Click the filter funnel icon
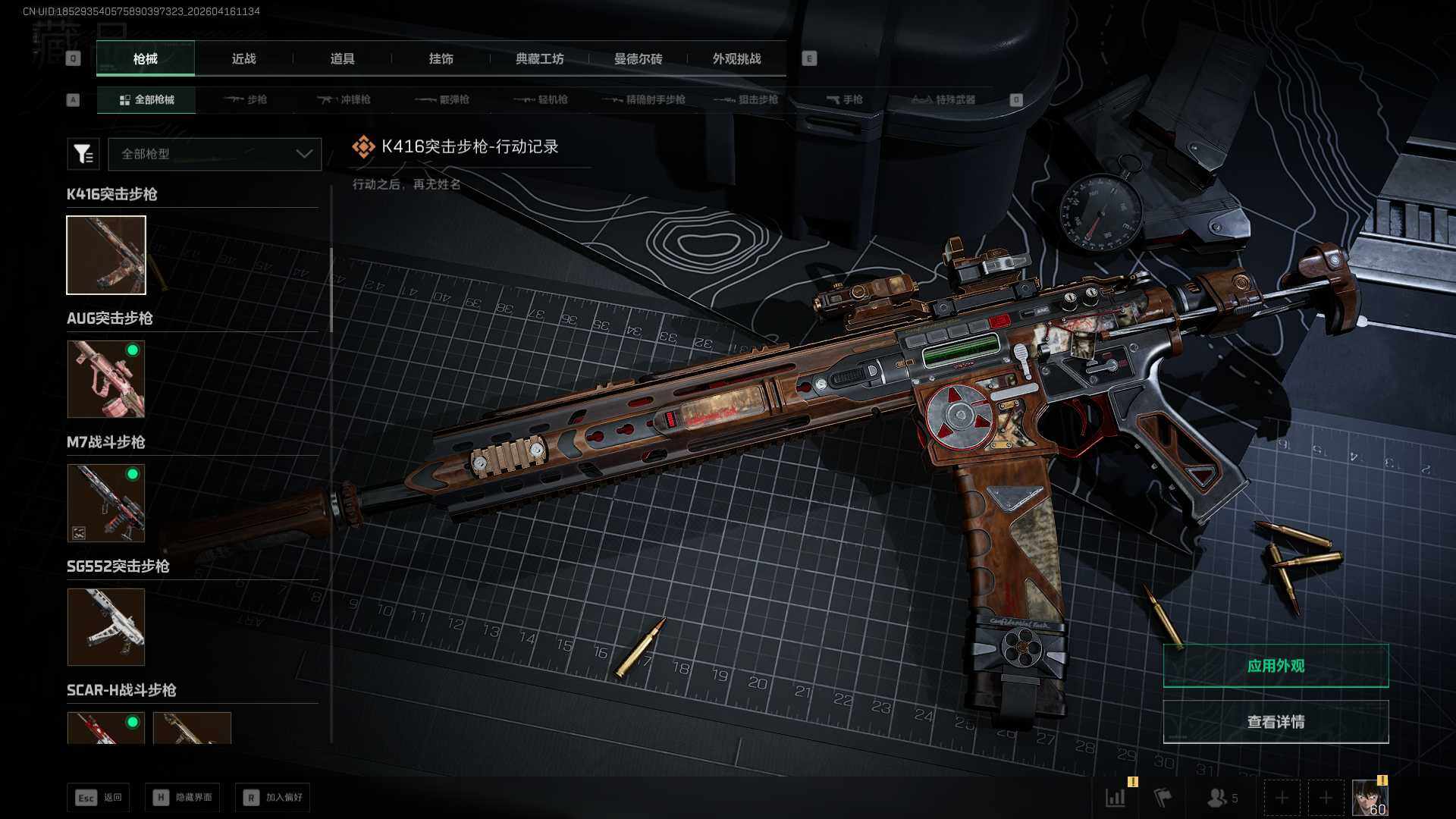Screen dimensions: 1456x819 point(83,154)
